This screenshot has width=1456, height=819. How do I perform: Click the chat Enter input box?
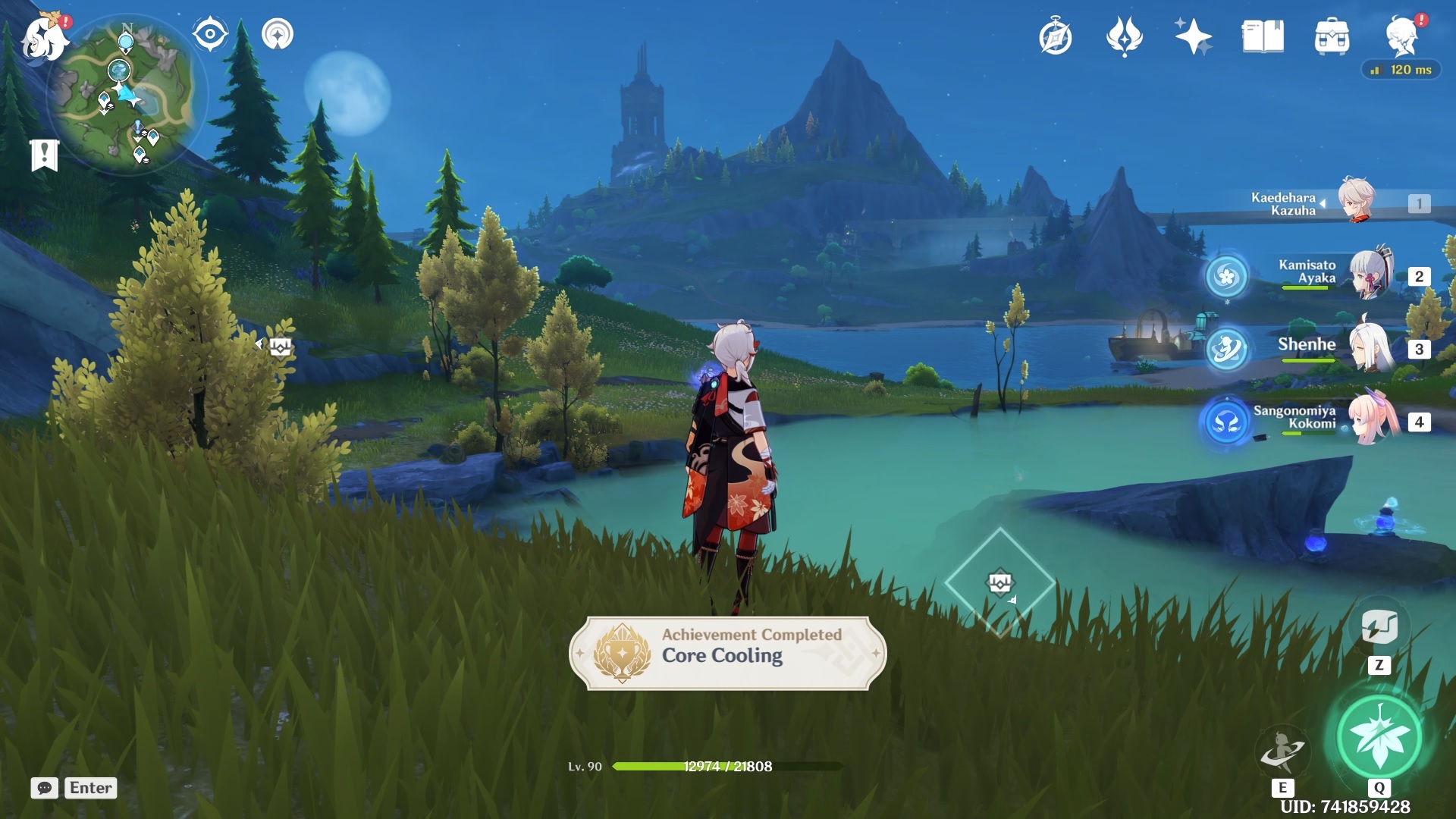[89, 788]
